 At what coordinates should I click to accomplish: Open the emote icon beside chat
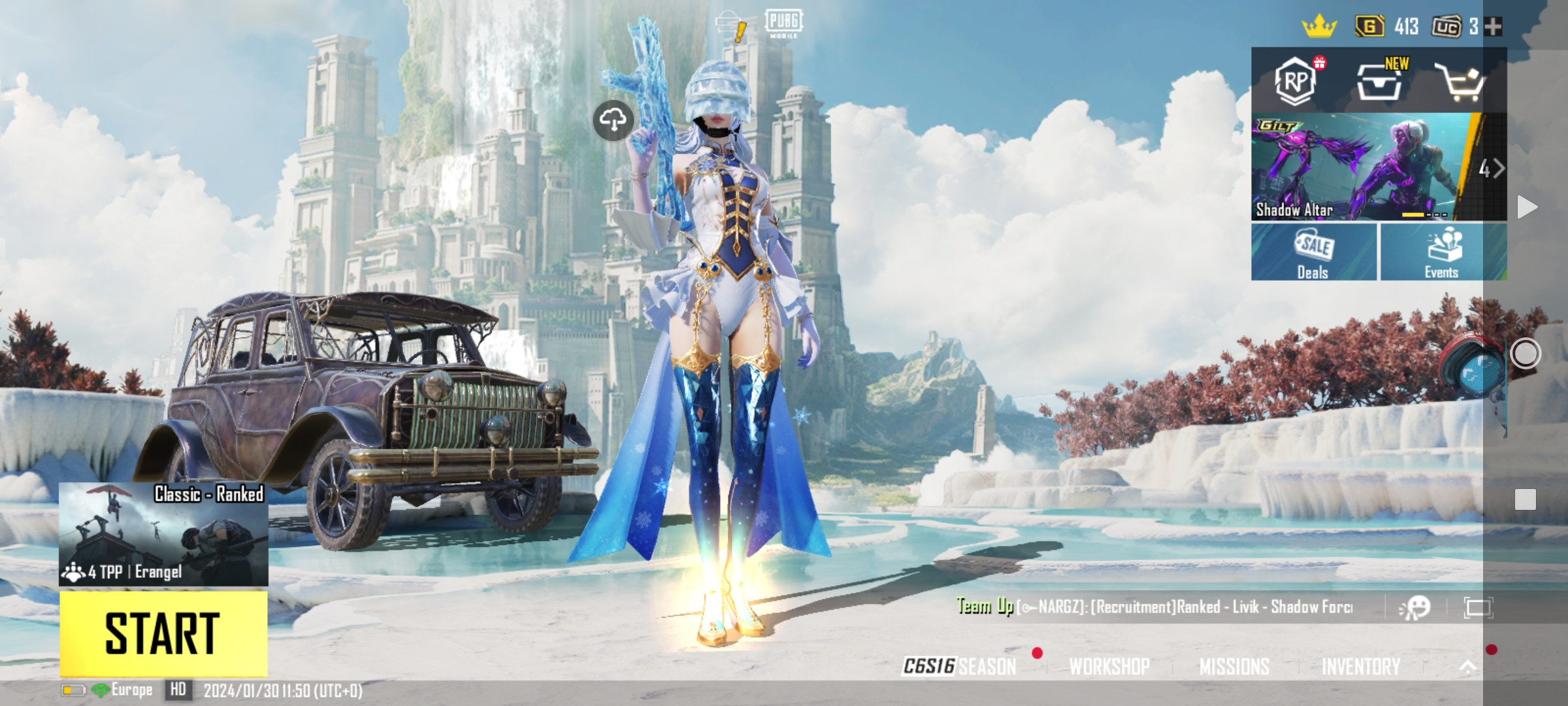1415,608
